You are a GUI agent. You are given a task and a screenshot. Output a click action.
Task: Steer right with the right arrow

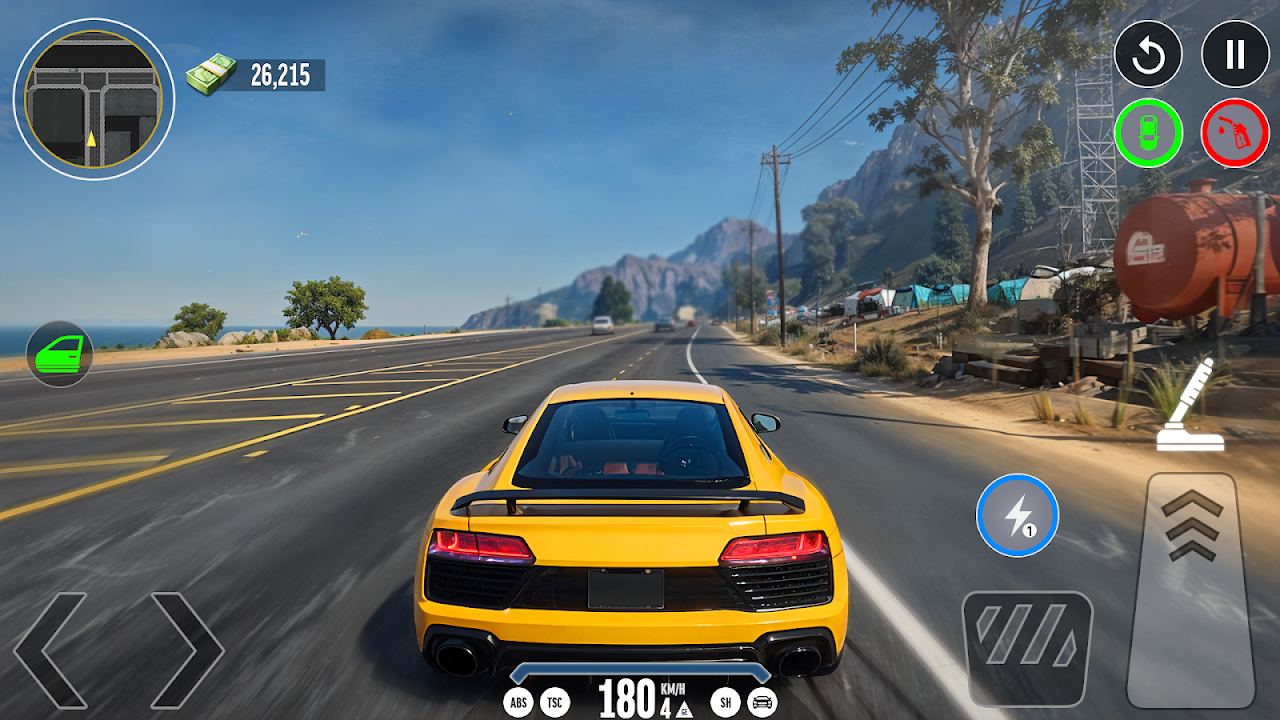tap(187, 650)
